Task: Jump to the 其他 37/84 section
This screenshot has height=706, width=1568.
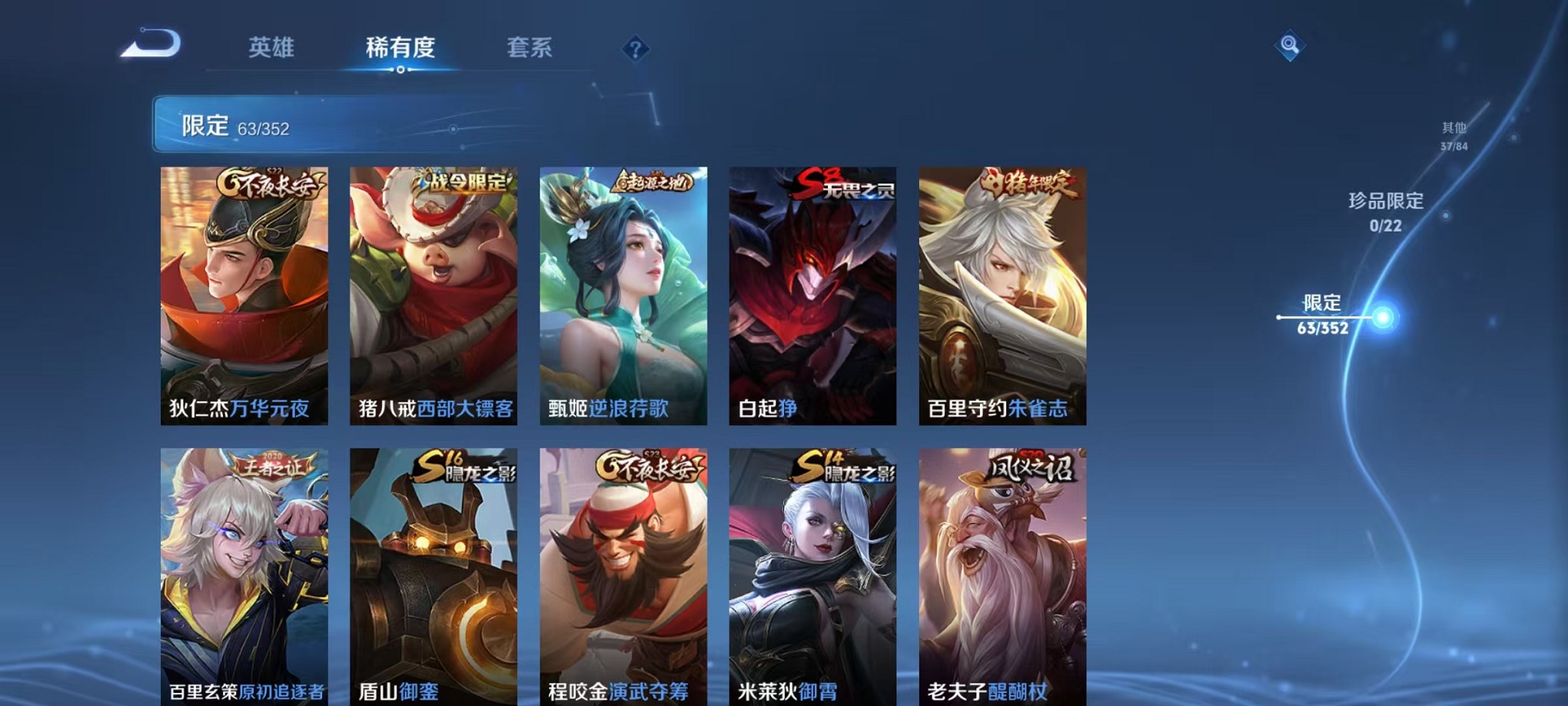Action: 1453,138
